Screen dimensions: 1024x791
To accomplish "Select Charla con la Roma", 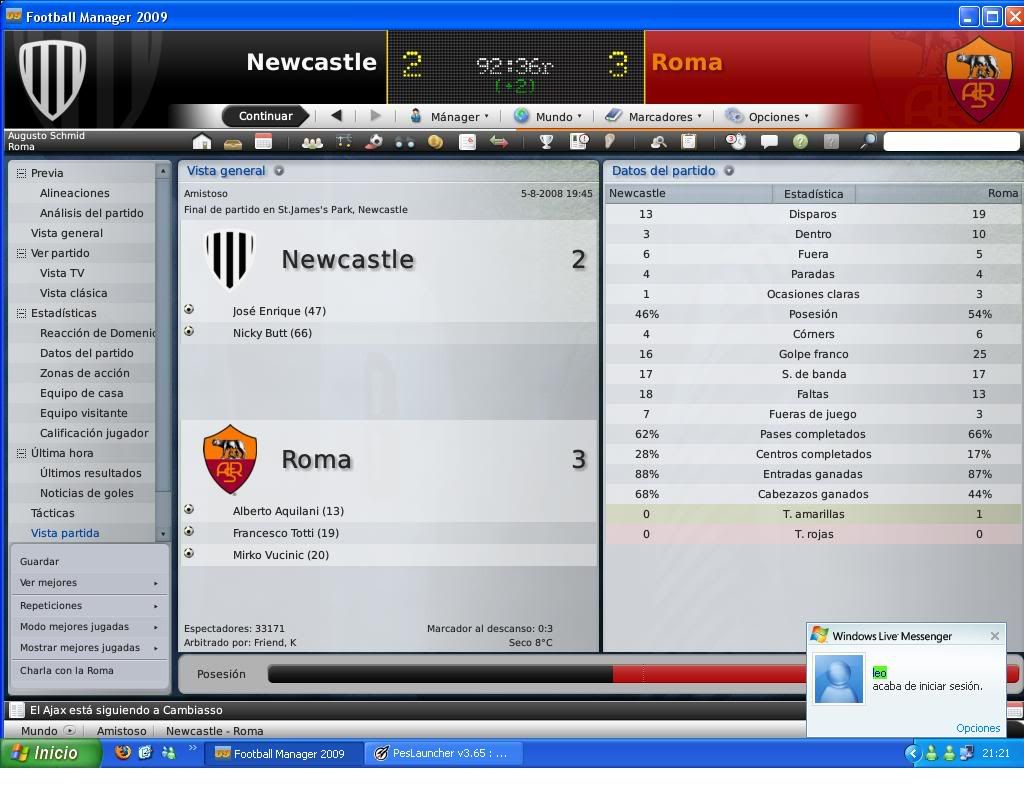I will point(67,671).
